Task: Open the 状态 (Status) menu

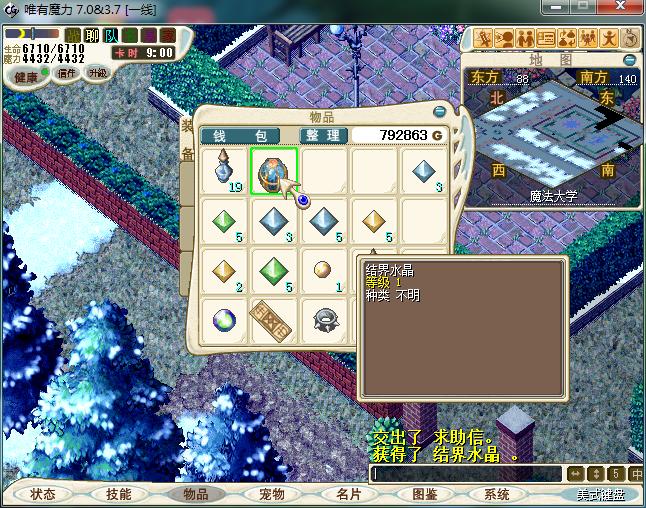Action: point(43,494)
